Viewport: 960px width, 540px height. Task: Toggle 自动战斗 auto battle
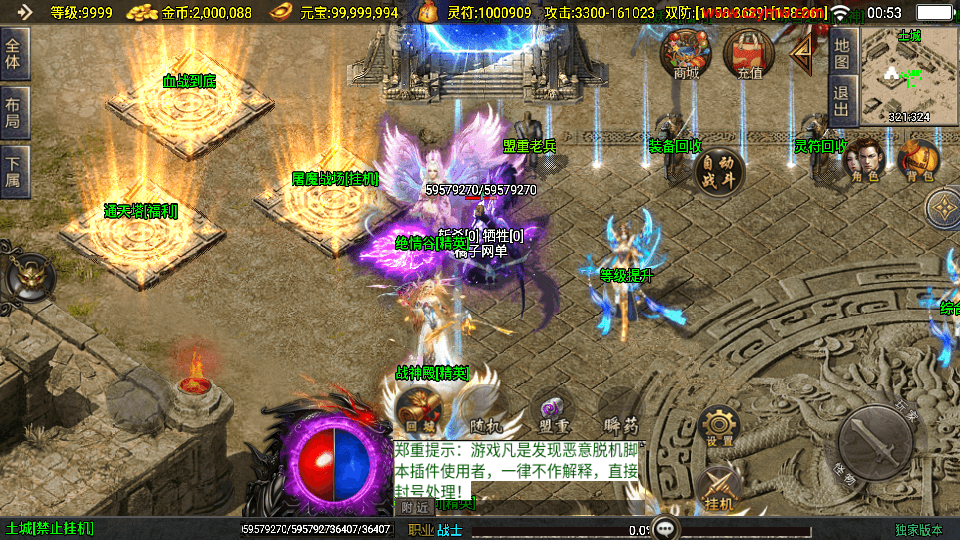(719, 170)
